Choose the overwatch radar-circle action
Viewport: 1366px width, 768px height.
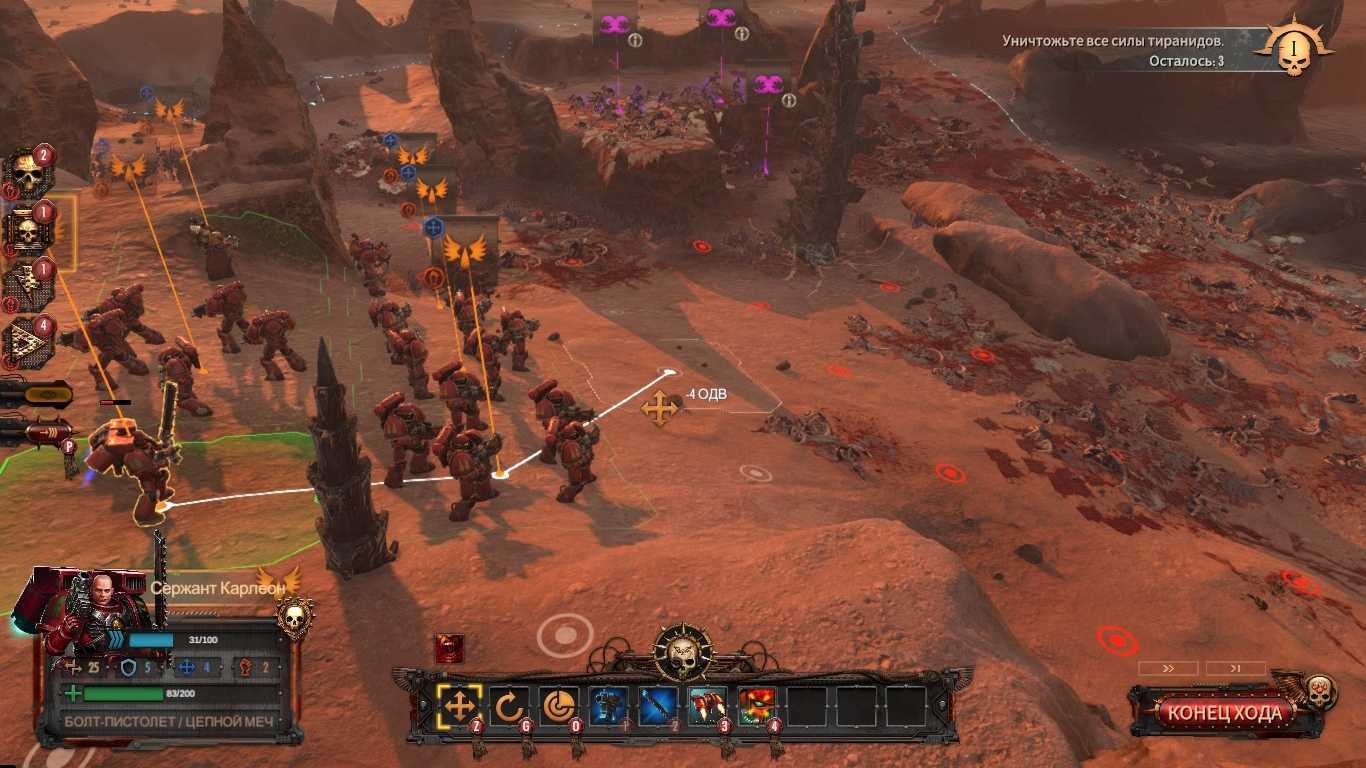559,706
